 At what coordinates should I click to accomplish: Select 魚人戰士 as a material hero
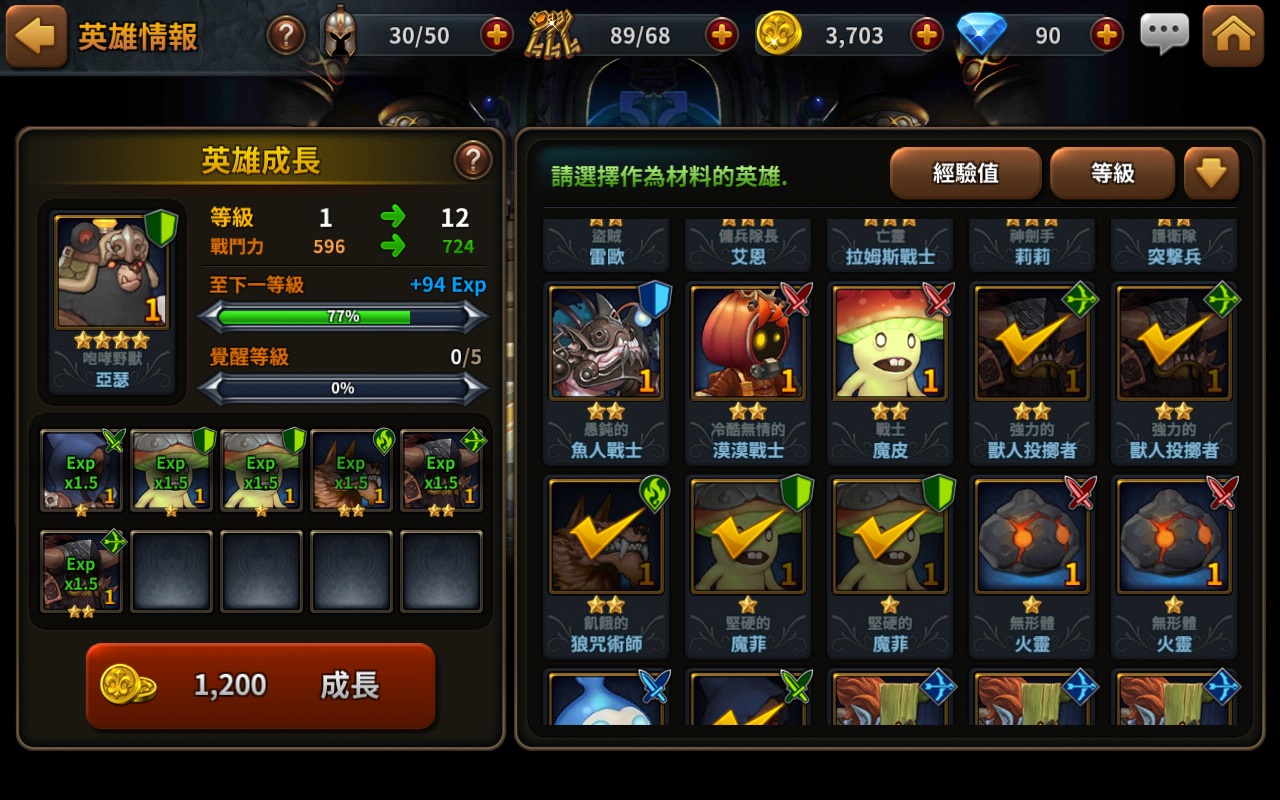[605, 345]
